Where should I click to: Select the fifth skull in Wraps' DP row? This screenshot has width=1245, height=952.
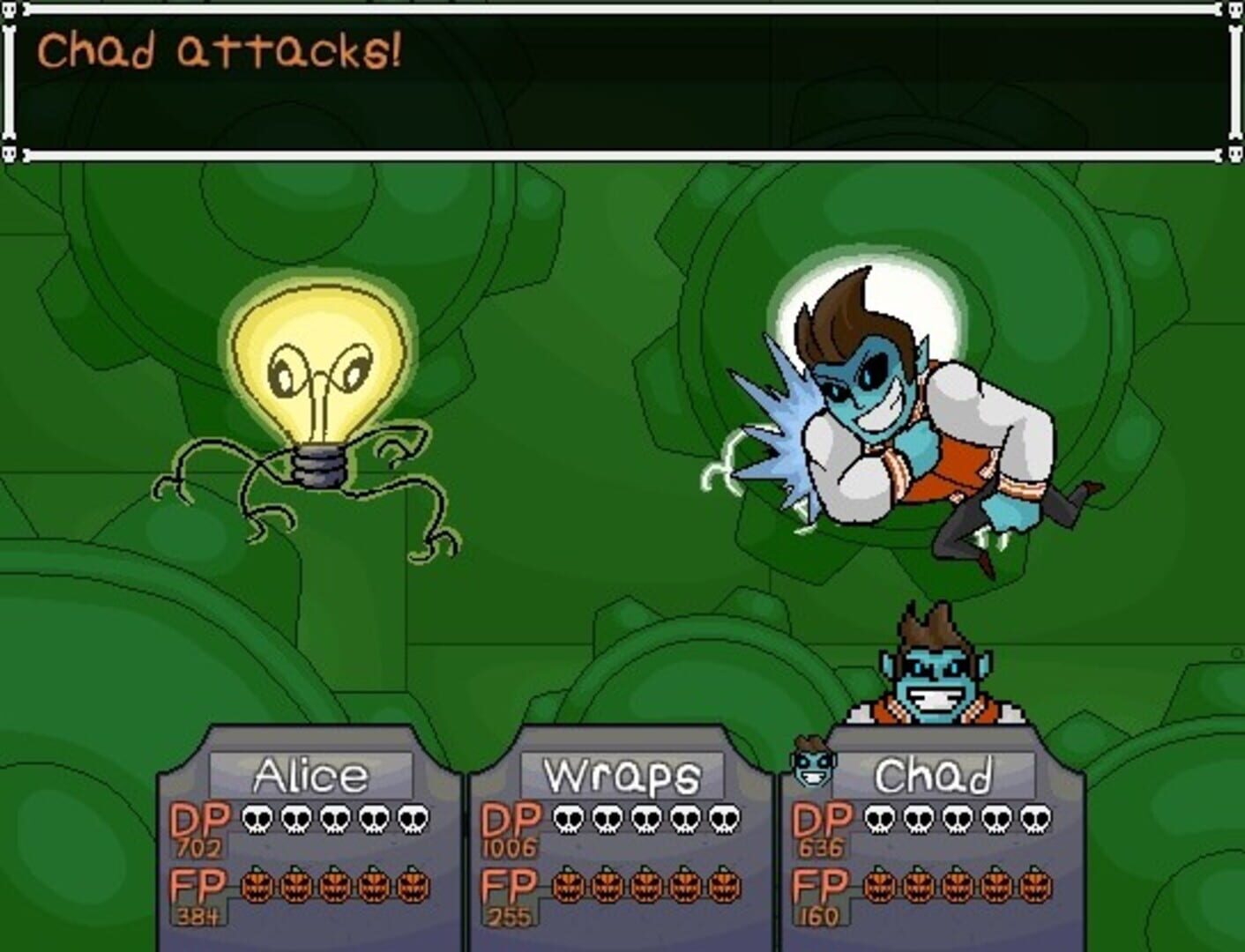pyautogui.click(x=724, y=819)
